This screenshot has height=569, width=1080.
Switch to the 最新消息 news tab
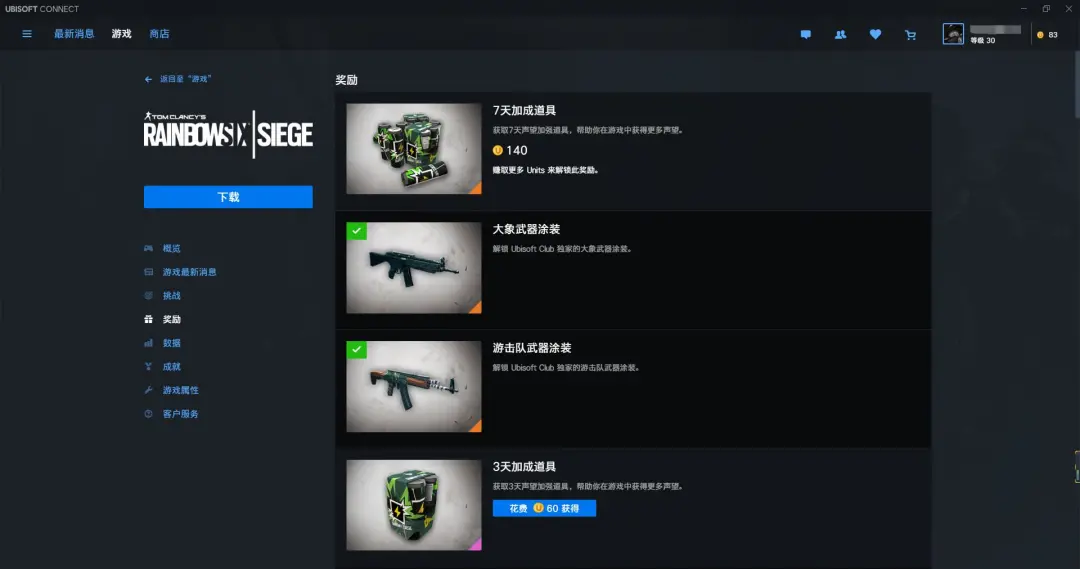coord(74,34)
